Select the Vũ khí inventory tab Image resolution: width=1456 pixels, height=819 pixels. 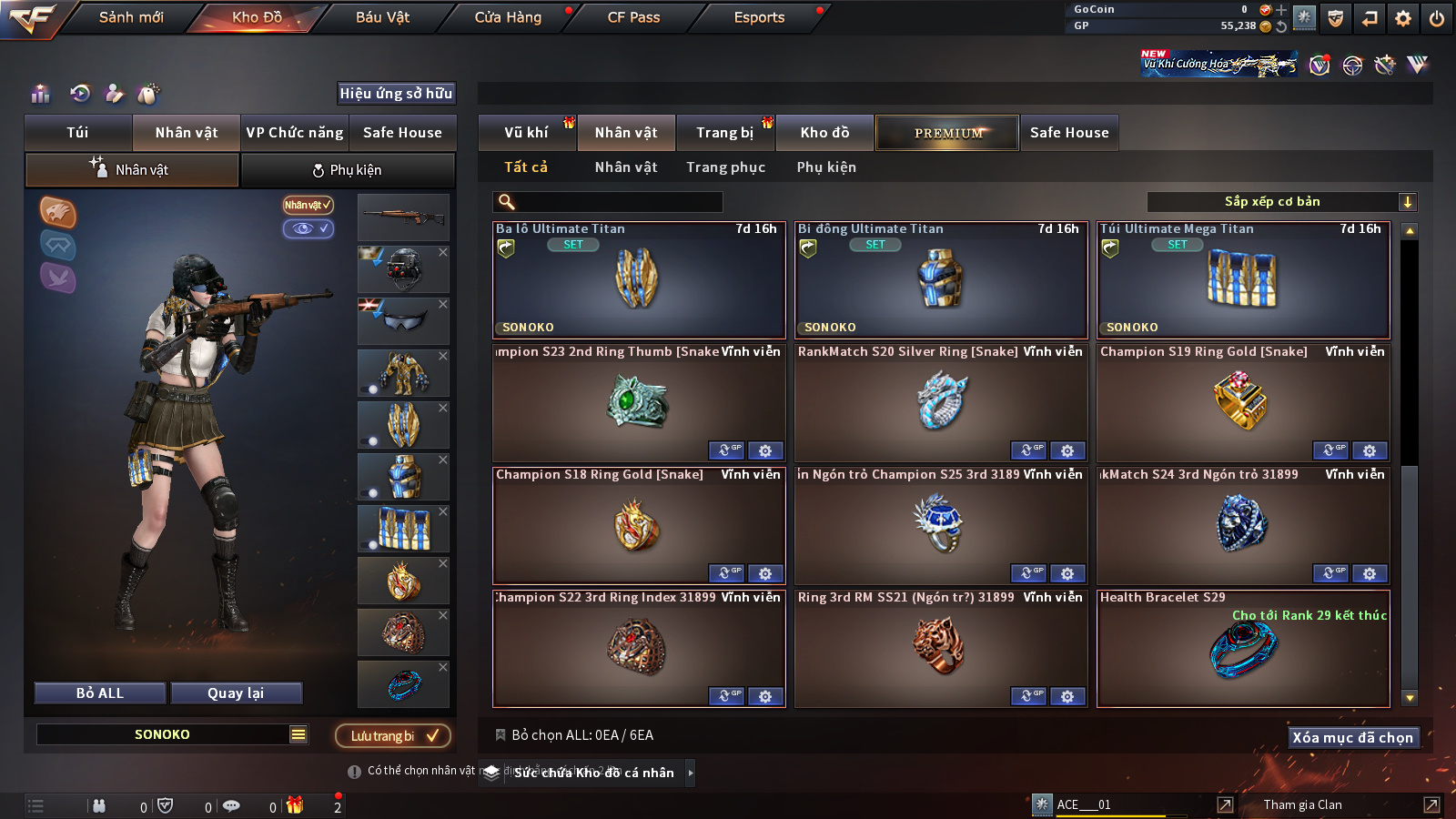[x=526, y=133]
